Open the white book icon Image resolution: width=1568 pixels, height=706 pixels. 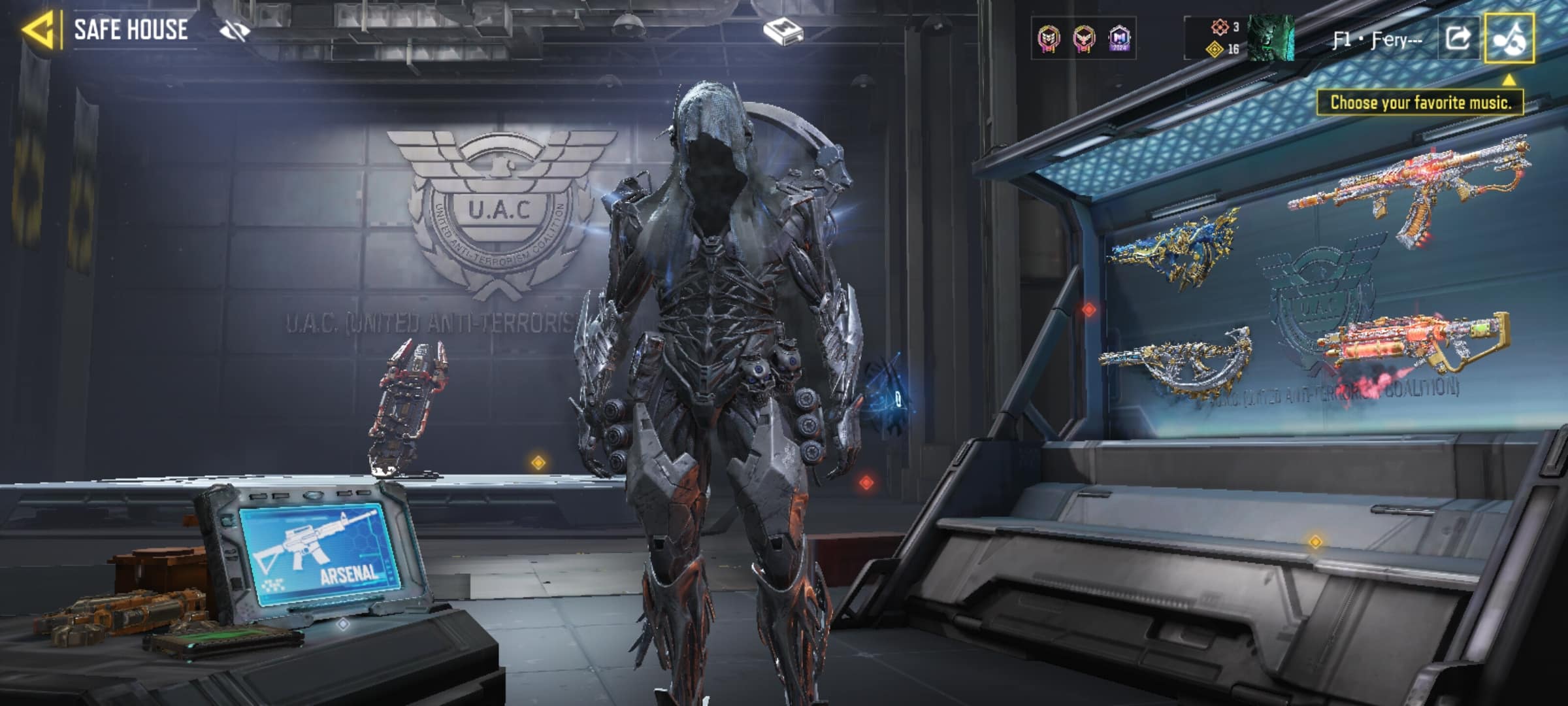coord(783,31)
